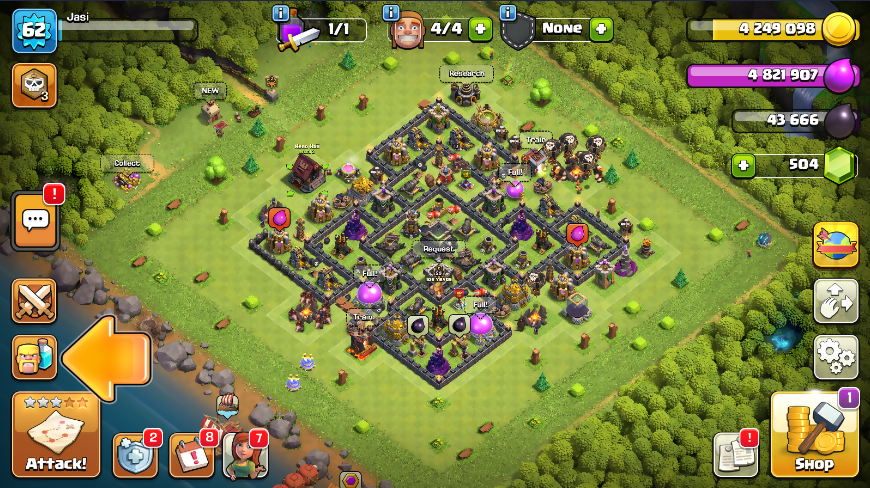Open the layout editor hand-and-arrows button
This screenshot has width=870, height=488.
pos(835,300)
